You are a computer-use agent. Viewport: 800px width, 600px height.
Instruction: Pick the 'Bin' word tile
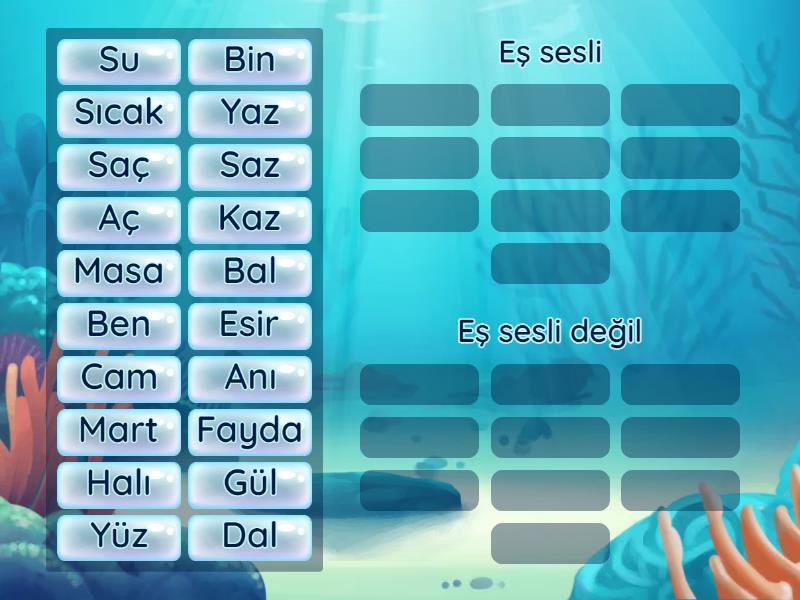(250, 61)
